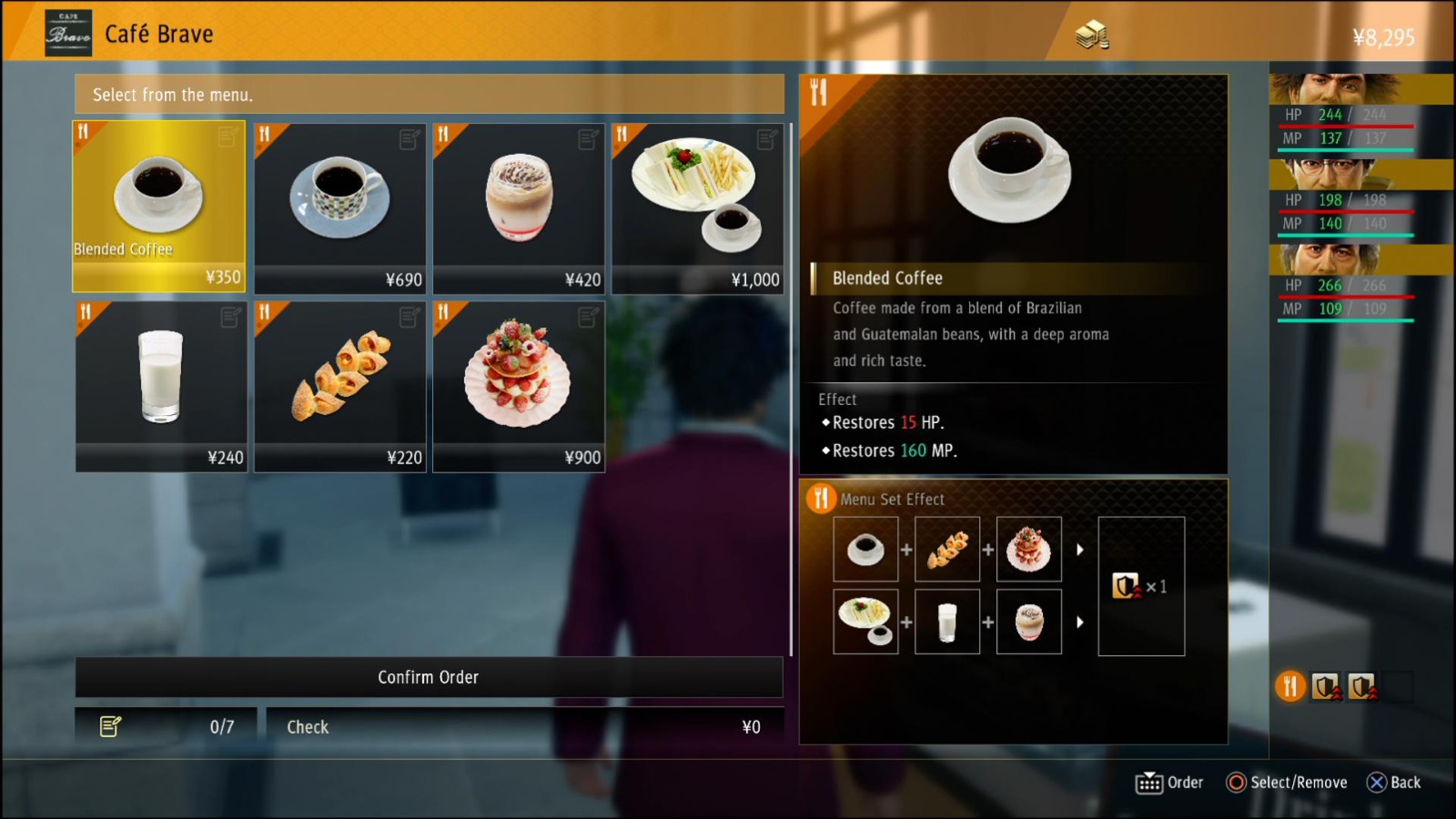Viewport: 1456px width, 819px height.
Task: Click the second defense-up shield icon at bottom right
Action: pyautogui.click(x=1360, y=687)
